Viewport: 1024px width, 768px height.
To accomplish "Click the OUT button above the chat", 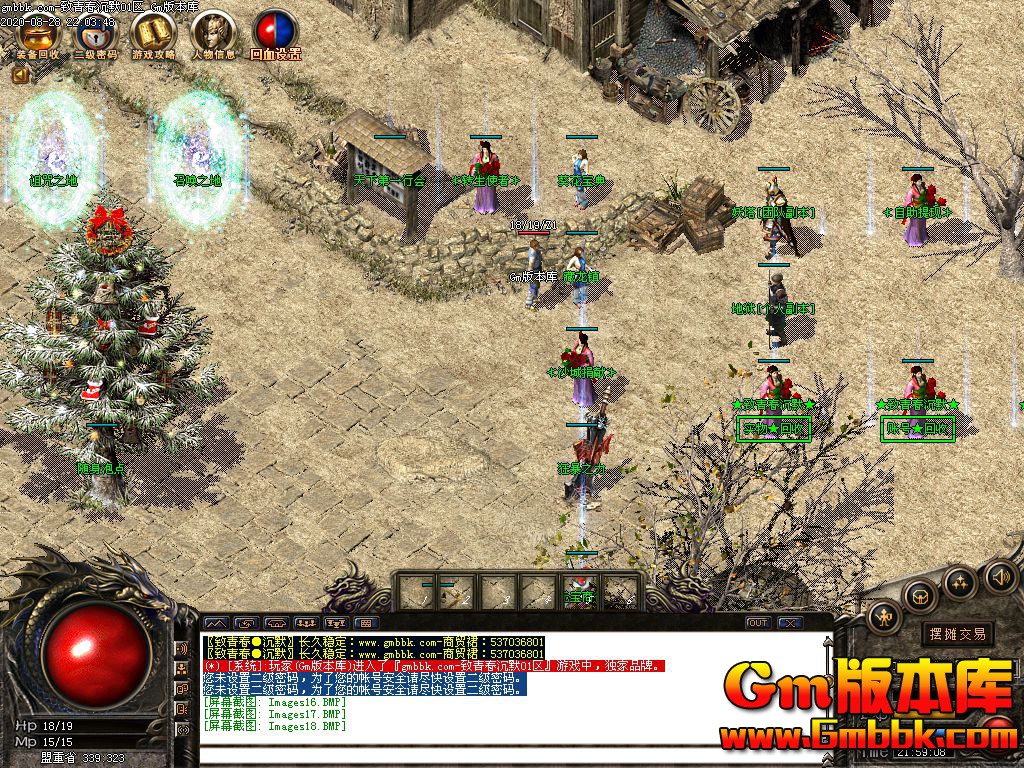I will point(758,623).
